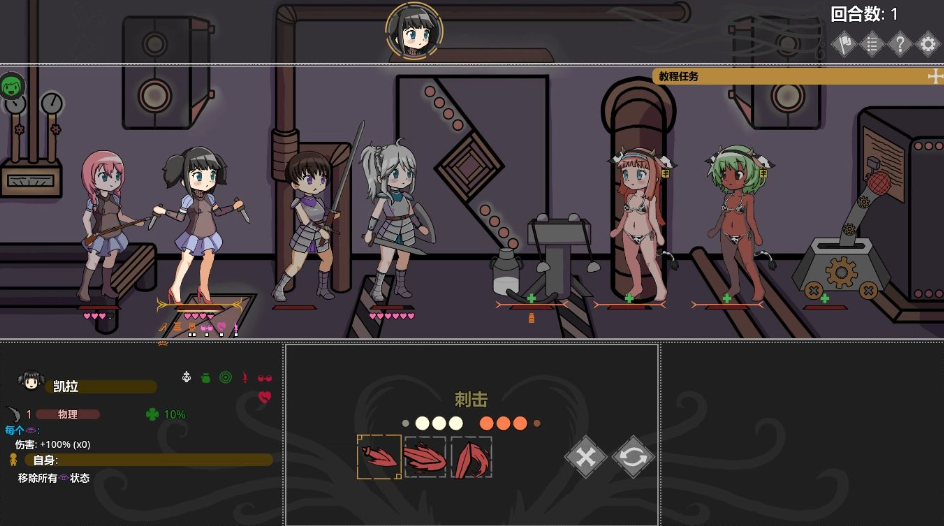The height and width of the screenshot is (526, 944).
Task: Click the active character portrait at top
Action: (415, 32)
